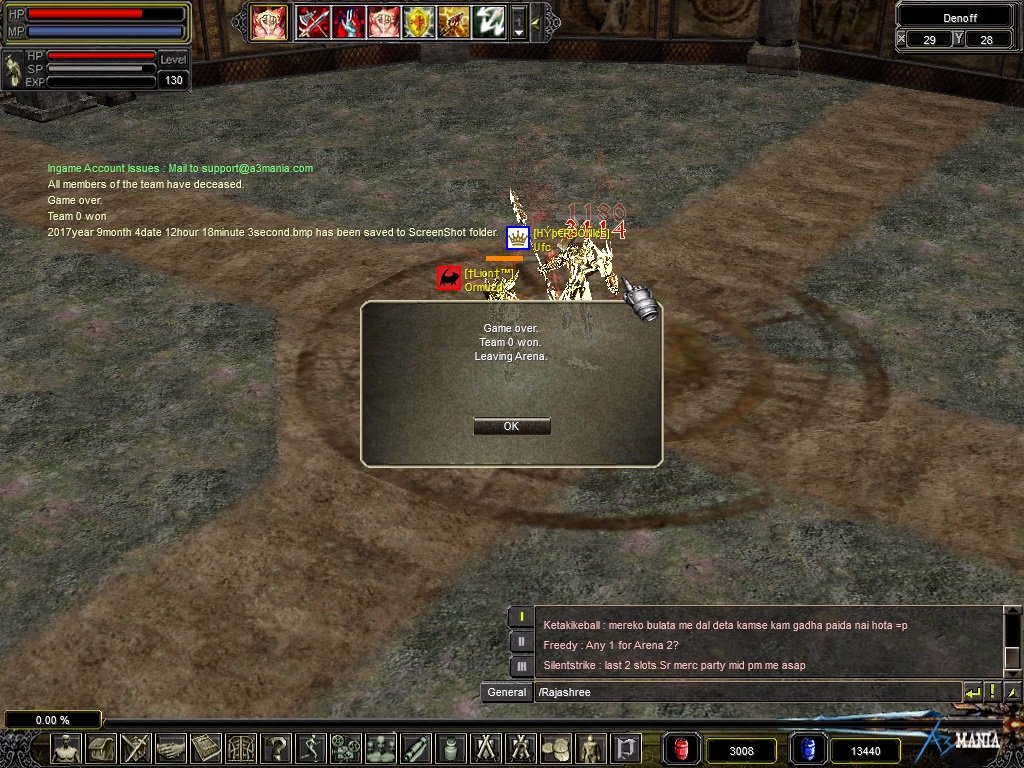The image size is (1024, 768).
Task: Send the chat message with enter button
Action: pos(972,692)
